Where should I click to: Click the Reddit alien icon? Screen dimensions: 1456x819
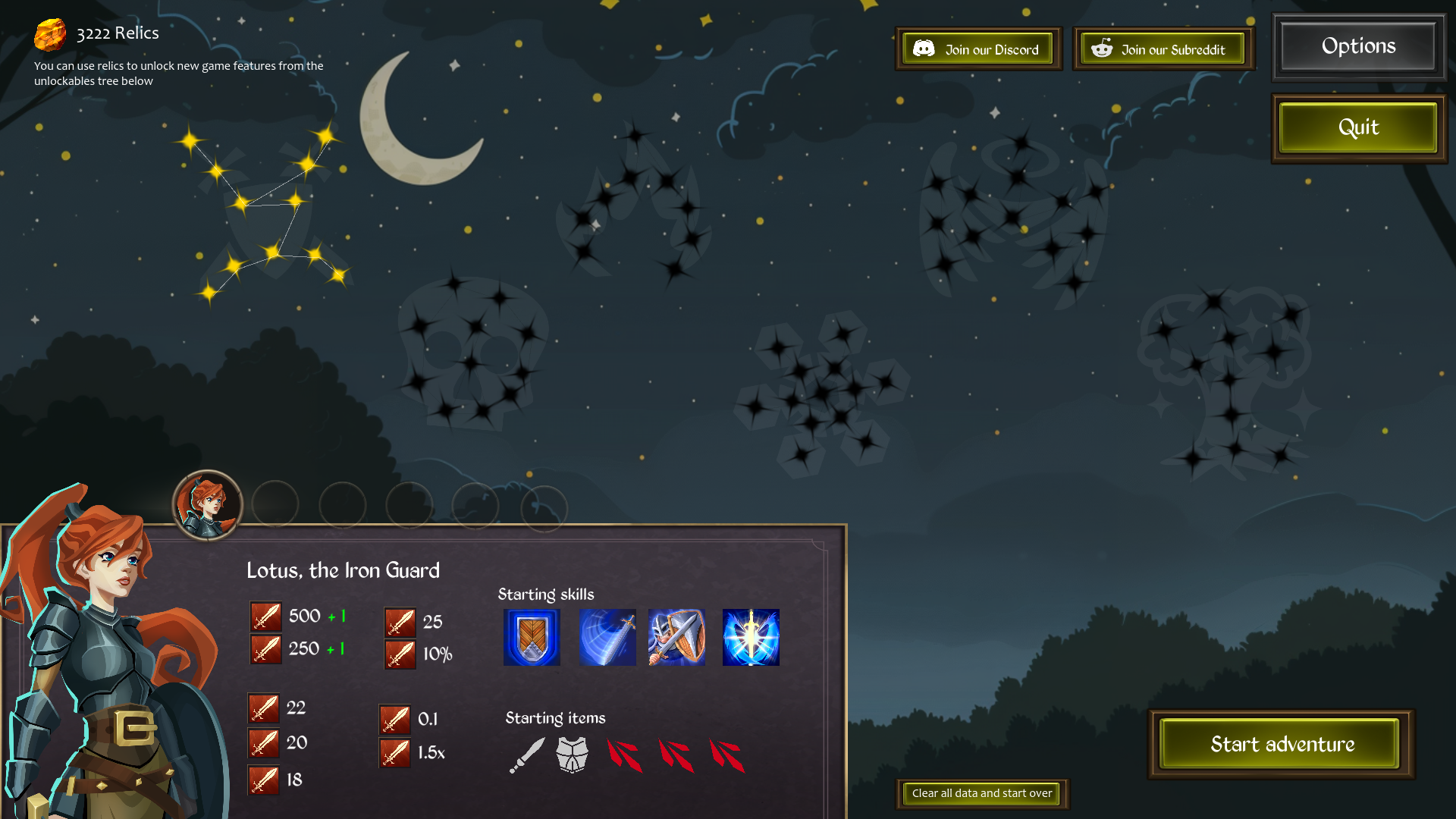point(1101,49)
